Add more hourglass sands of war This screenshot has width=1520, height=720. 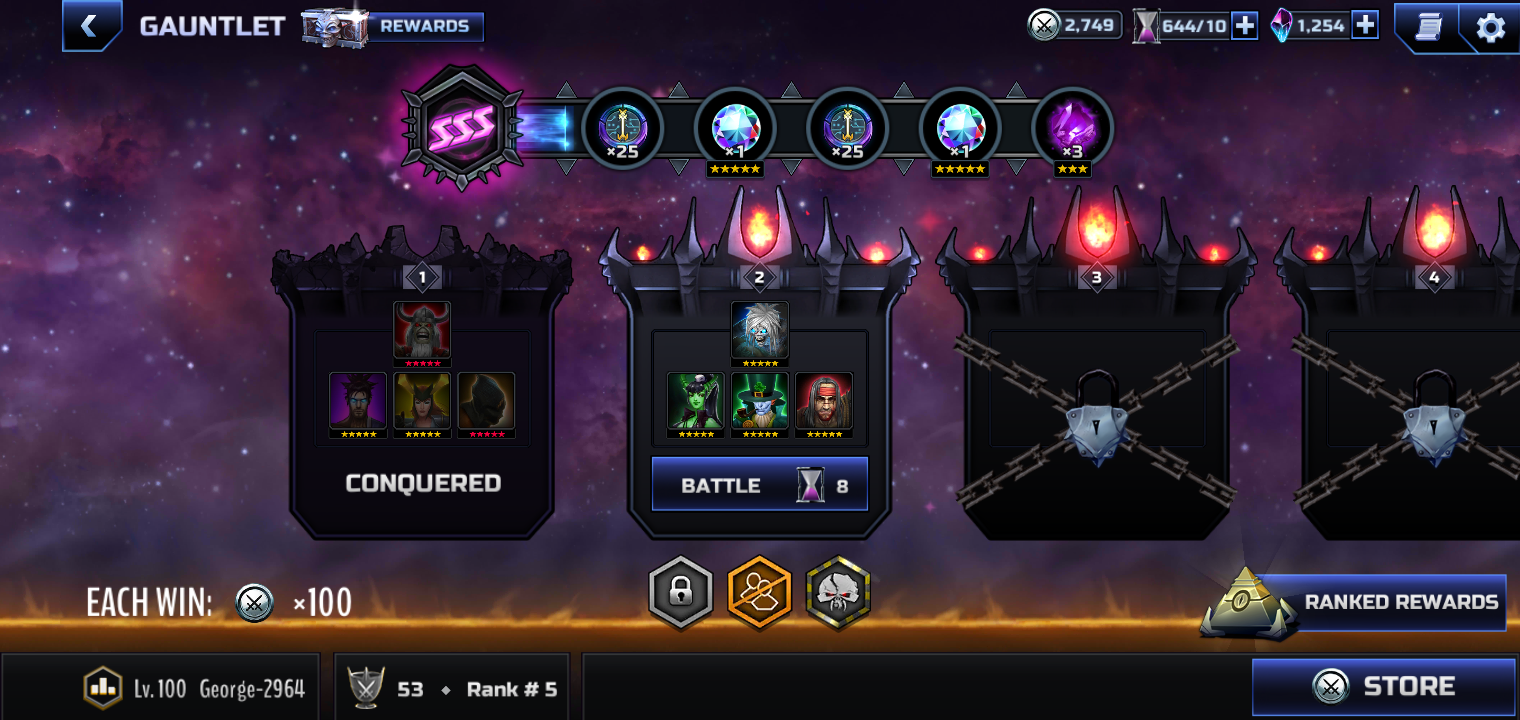click(x=1244, y=26)
